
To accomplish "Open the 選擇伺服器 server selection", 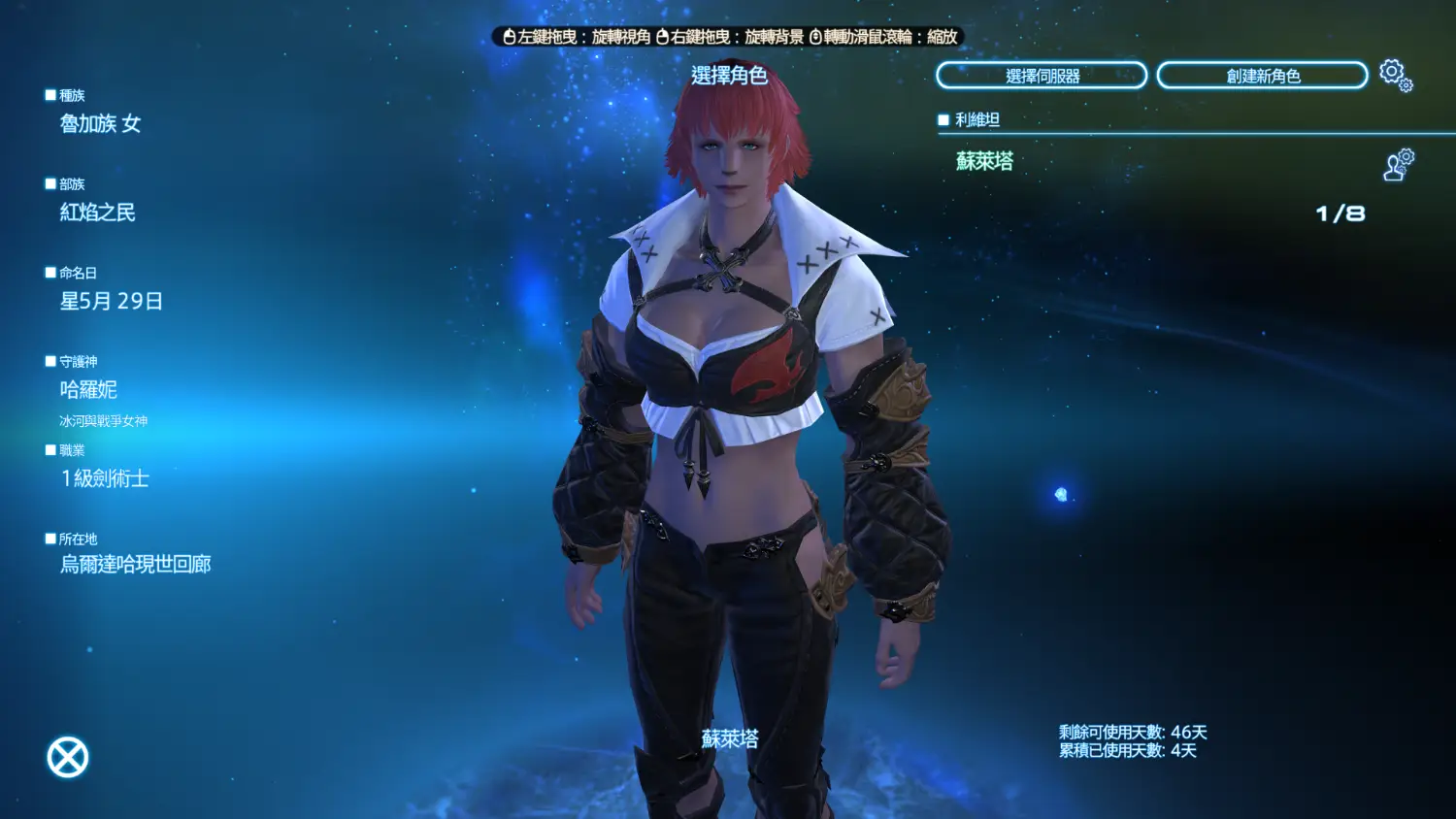I will click(1042, 76).
